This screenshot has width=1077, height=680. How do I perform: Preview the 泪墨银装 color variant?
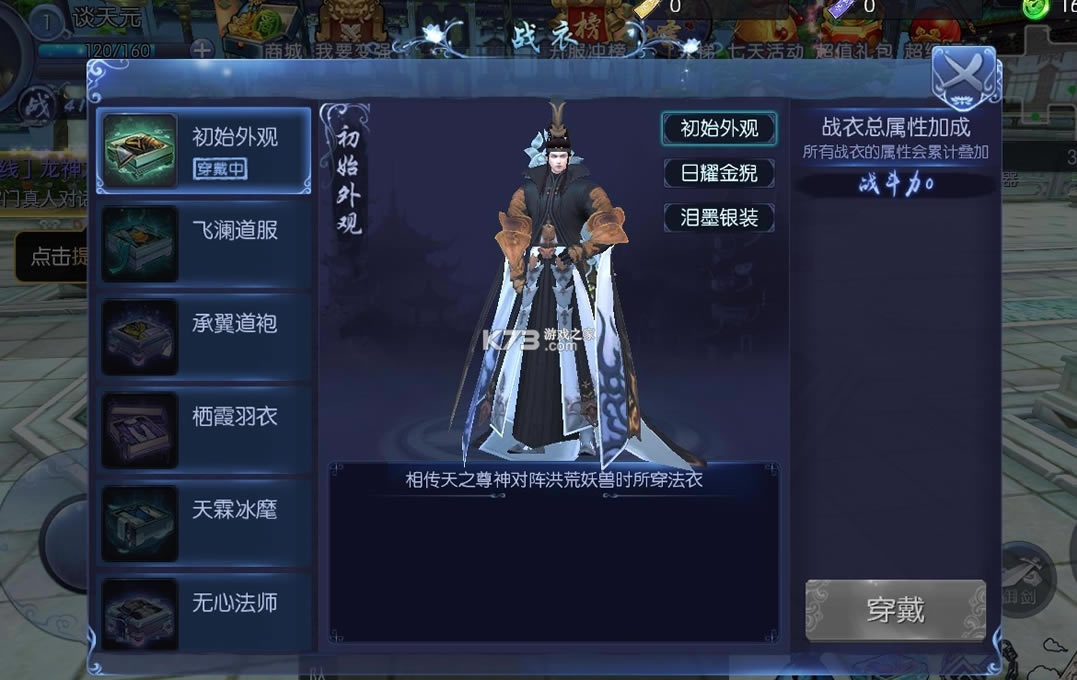(x=719, y=217)
